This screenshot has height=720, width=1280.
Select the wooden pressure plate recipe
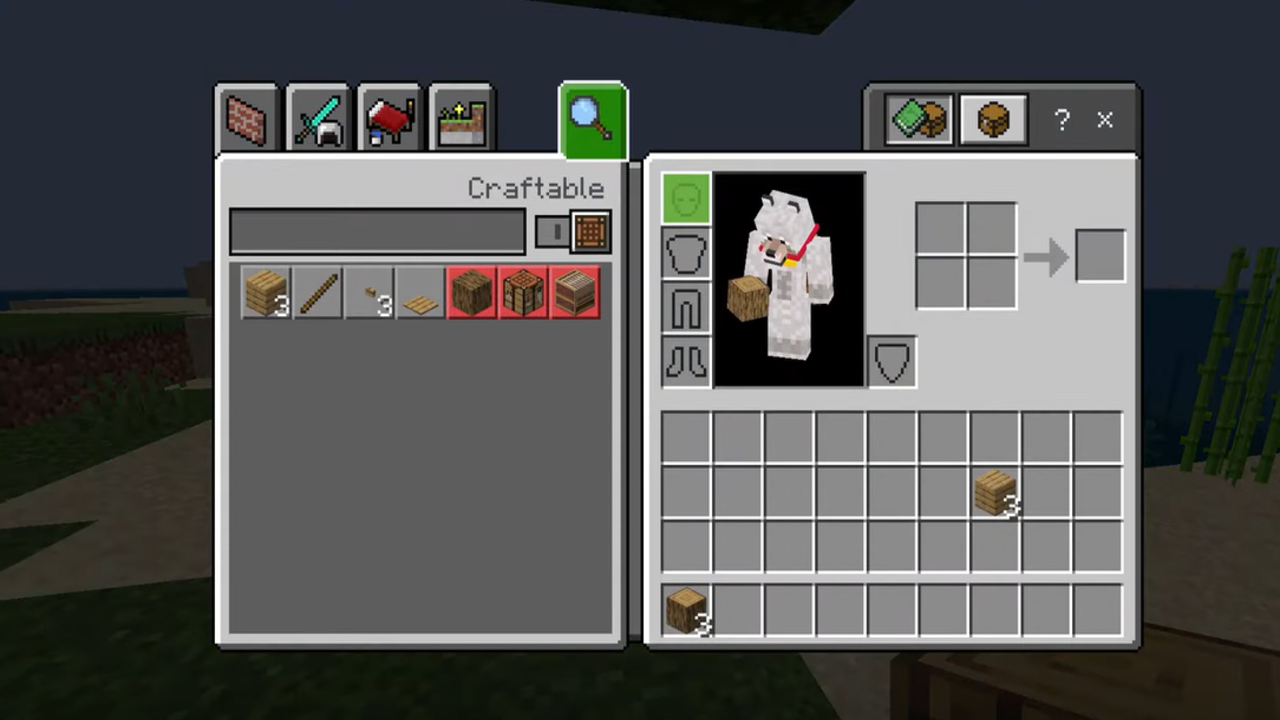[421, 293]
